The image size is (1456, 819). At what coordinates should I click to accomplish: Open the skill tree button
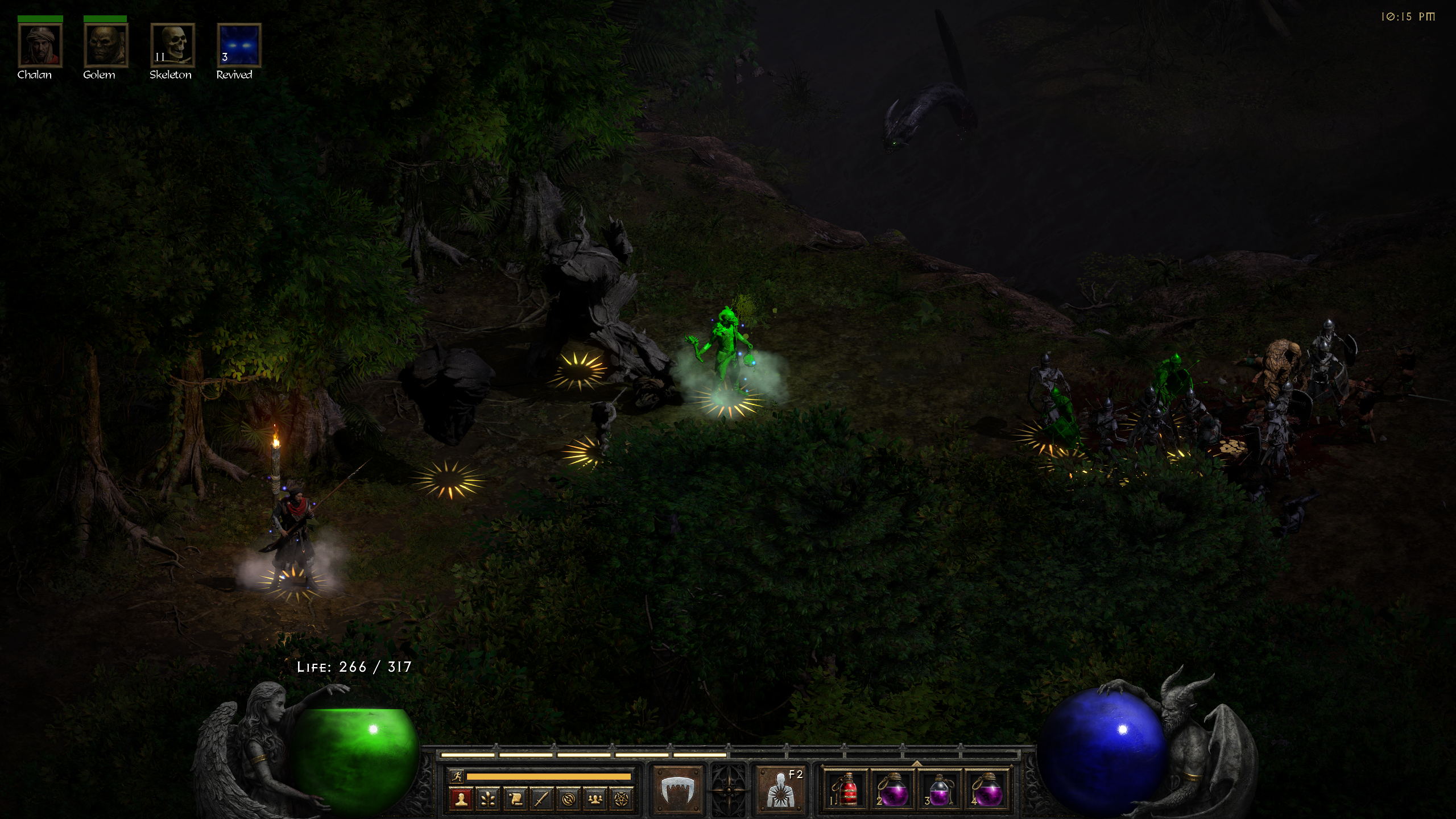[488, 799]
